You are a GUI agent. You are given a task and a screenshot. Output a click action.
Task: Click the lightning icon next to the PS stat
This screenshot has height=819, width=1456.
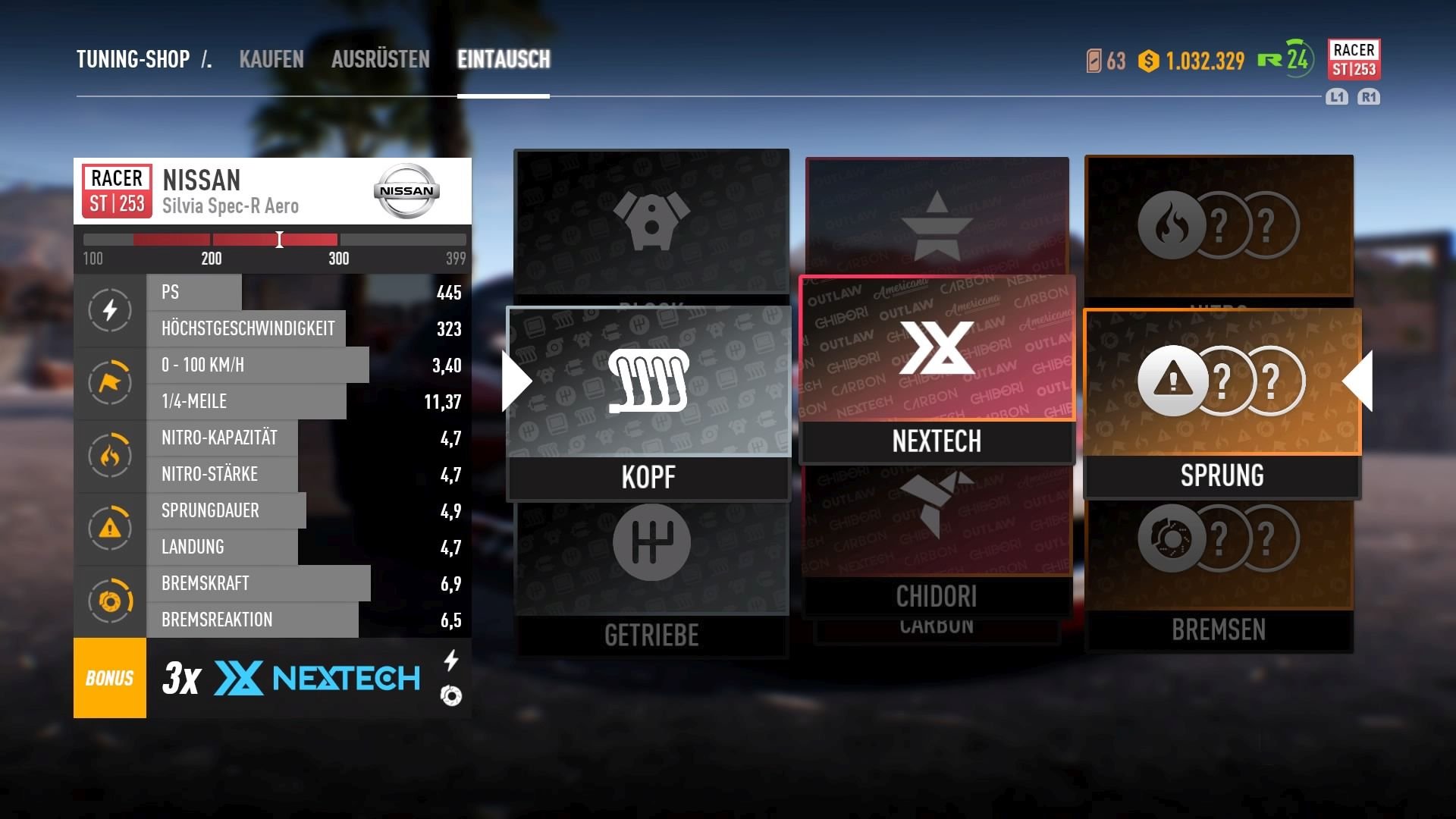click(x=110, y=310)
